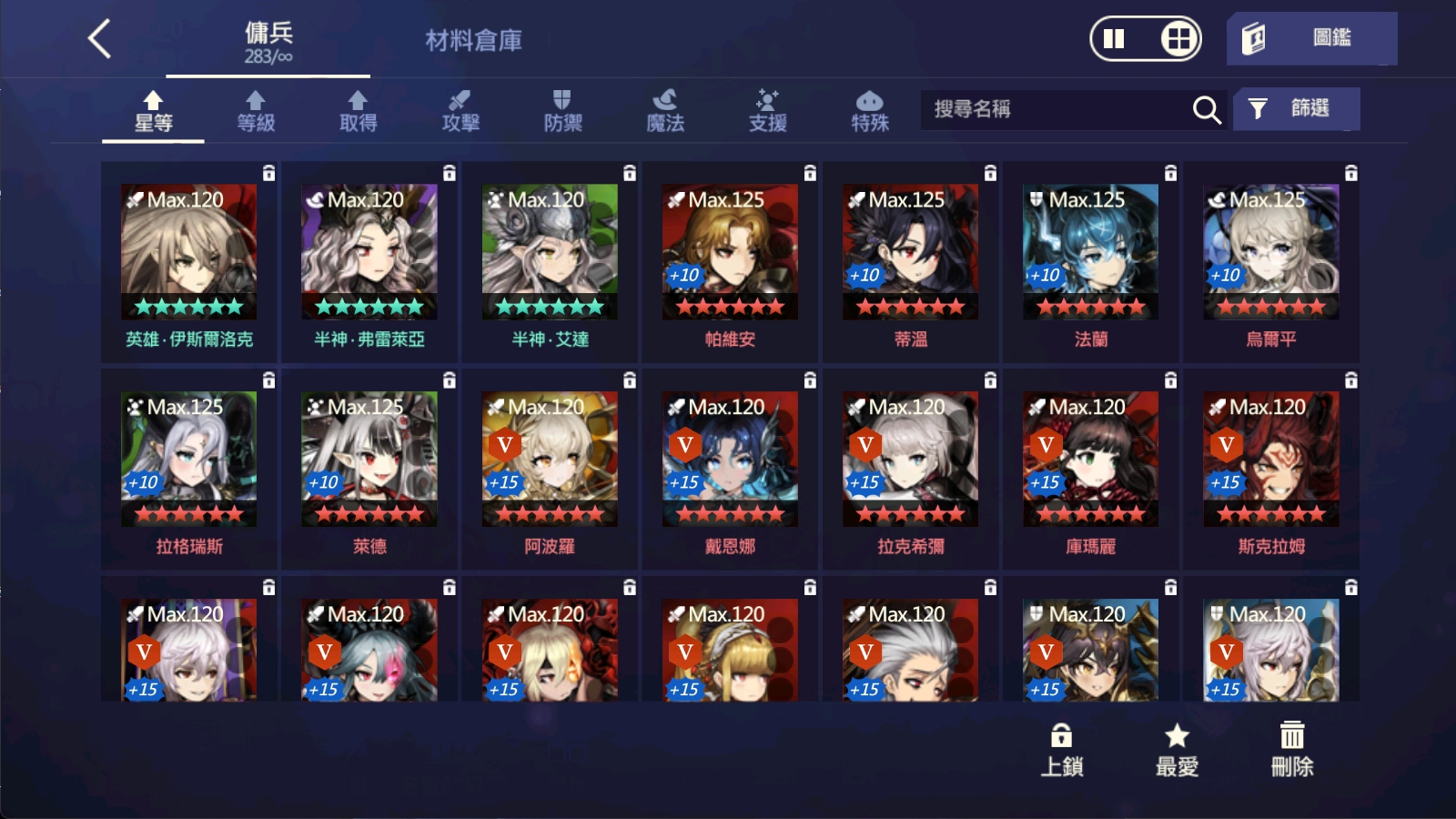Stay on the 傭兵 mercenary tab
Screen dimensions: 1456x819
(268, 40)
